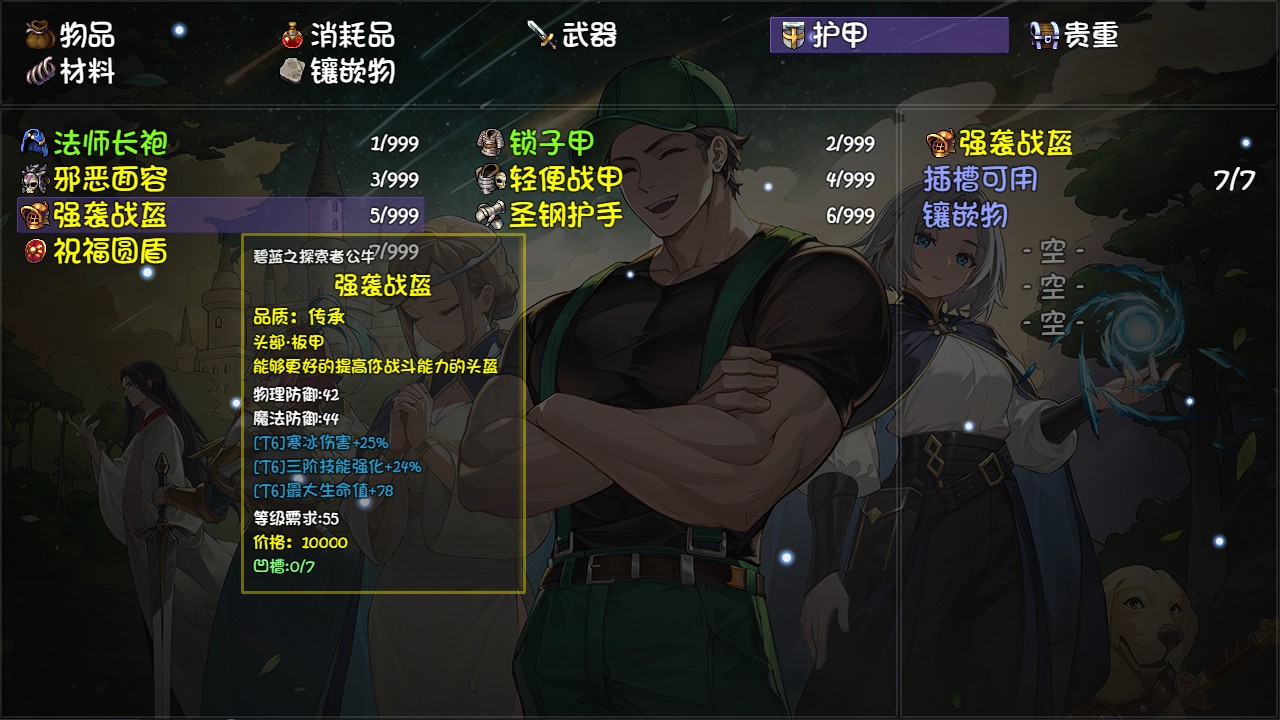Screen dimensions: 1280x720
Task: Open the 镶嵌物 inlays tab
Action: [339, 71]
